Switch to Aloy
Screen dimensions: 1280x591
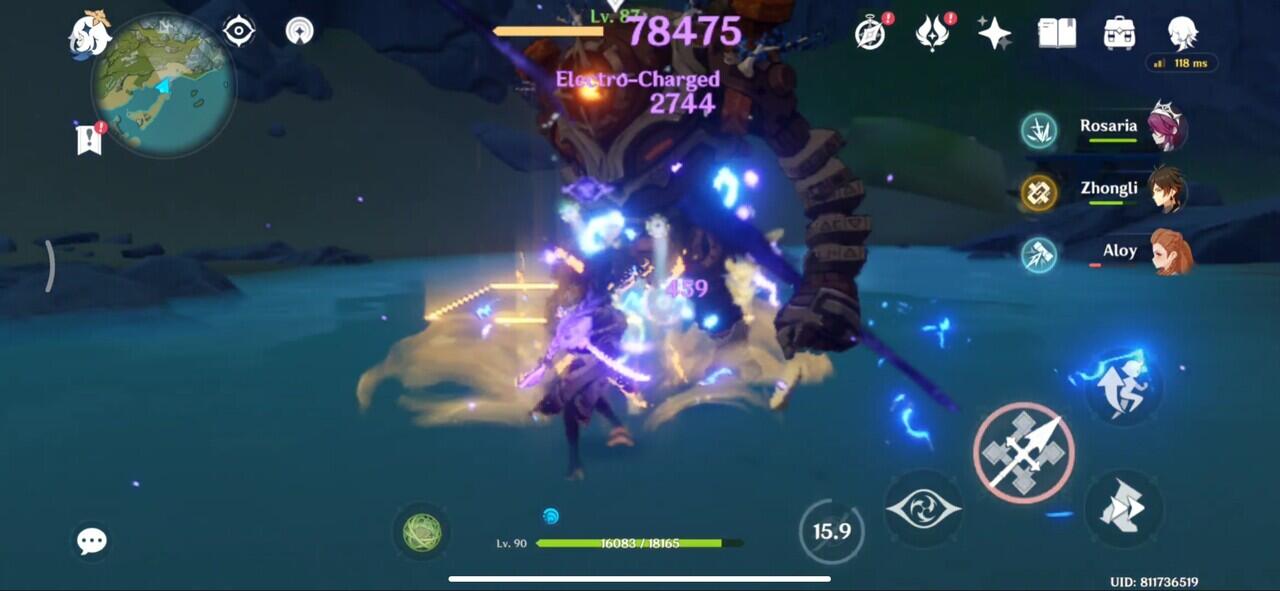pos(1110,253)
